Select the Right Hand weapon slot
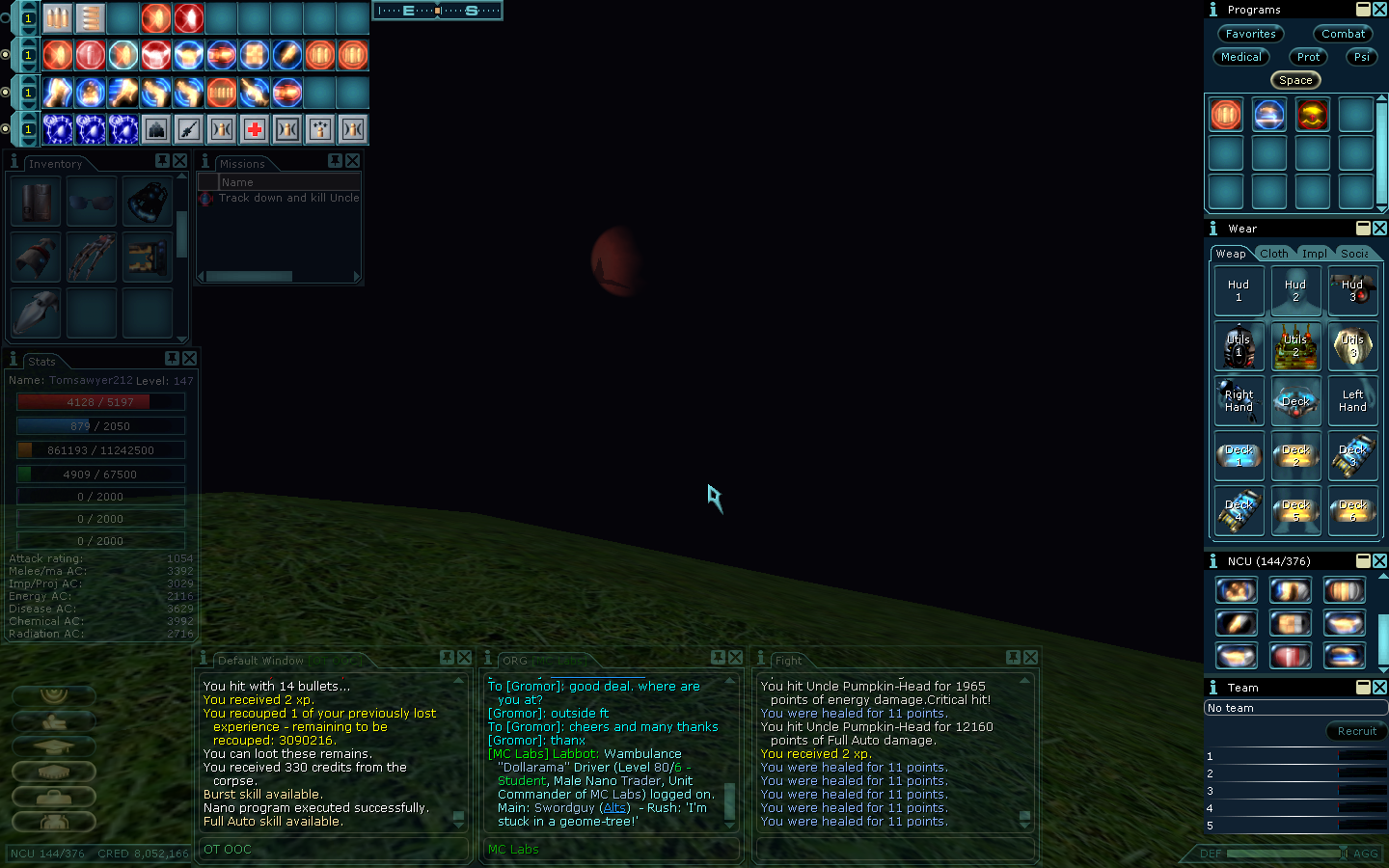The width and height of the screenshot is (1389, 868). click(x=1239, y=401)
